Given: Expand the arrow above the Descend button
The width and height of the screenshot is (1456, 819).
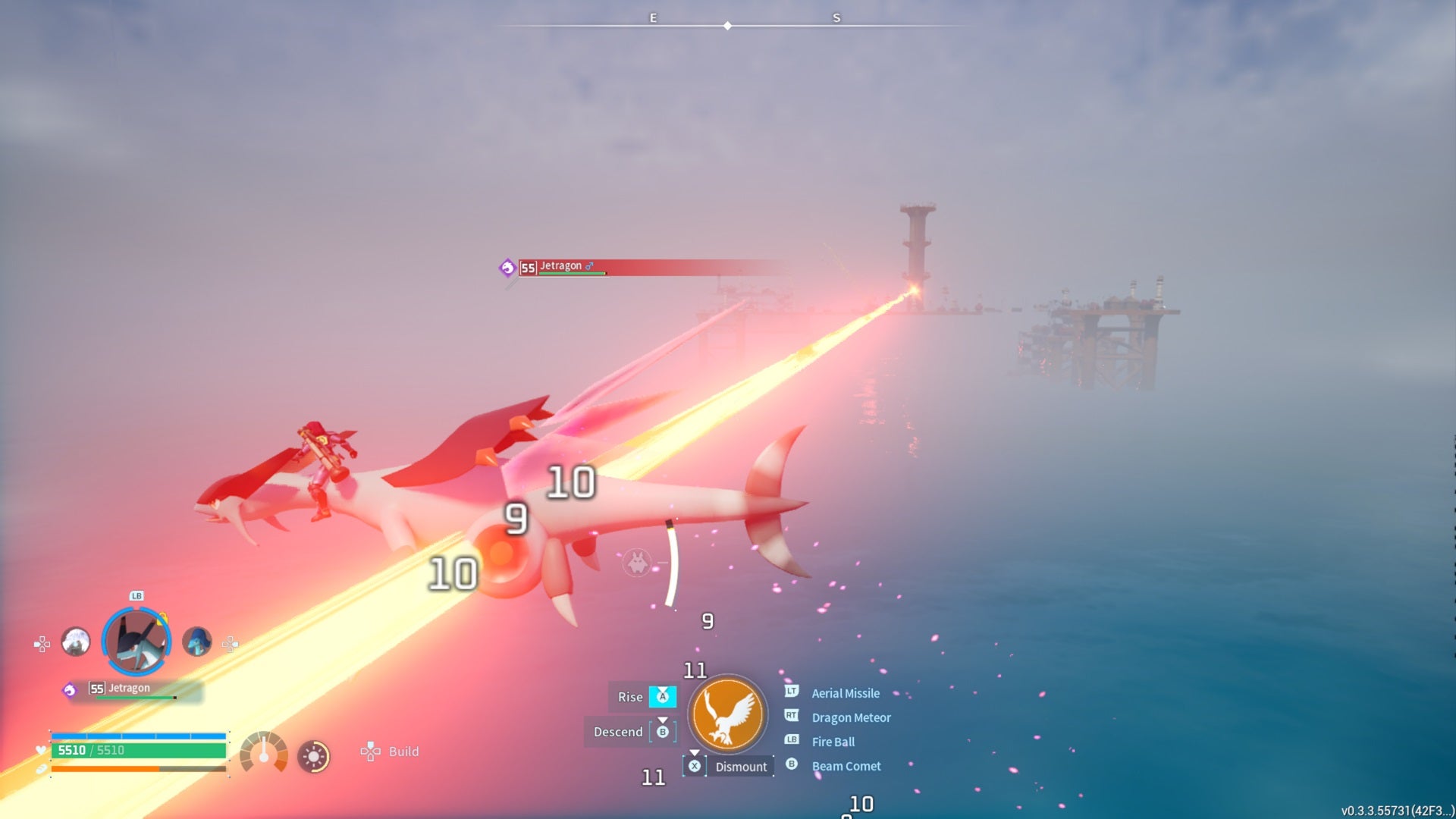Looking at the screenshot, I should coord(662,719).
